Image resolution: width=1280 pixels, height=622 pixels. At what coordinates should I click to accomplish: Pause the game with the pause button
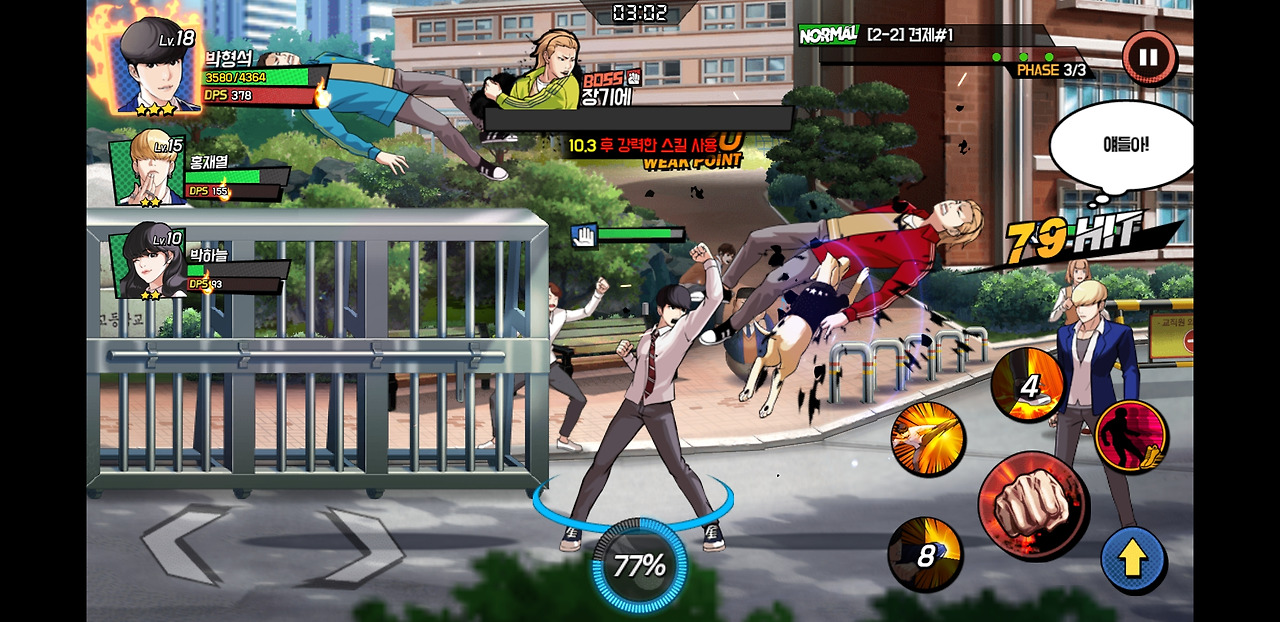(x=1148, y=58)
